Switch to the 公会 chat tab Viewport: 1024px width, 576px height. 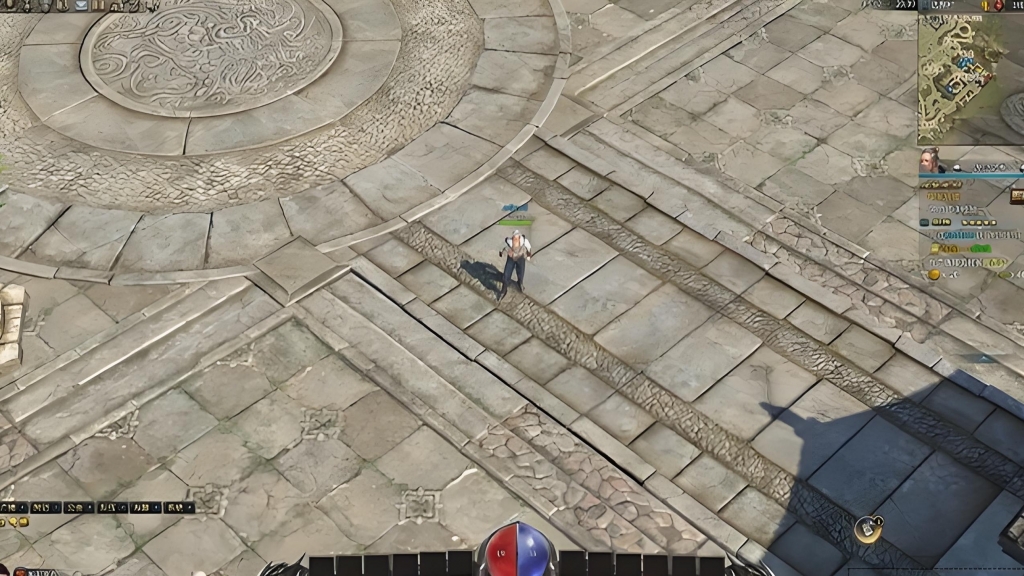[79, 508]
